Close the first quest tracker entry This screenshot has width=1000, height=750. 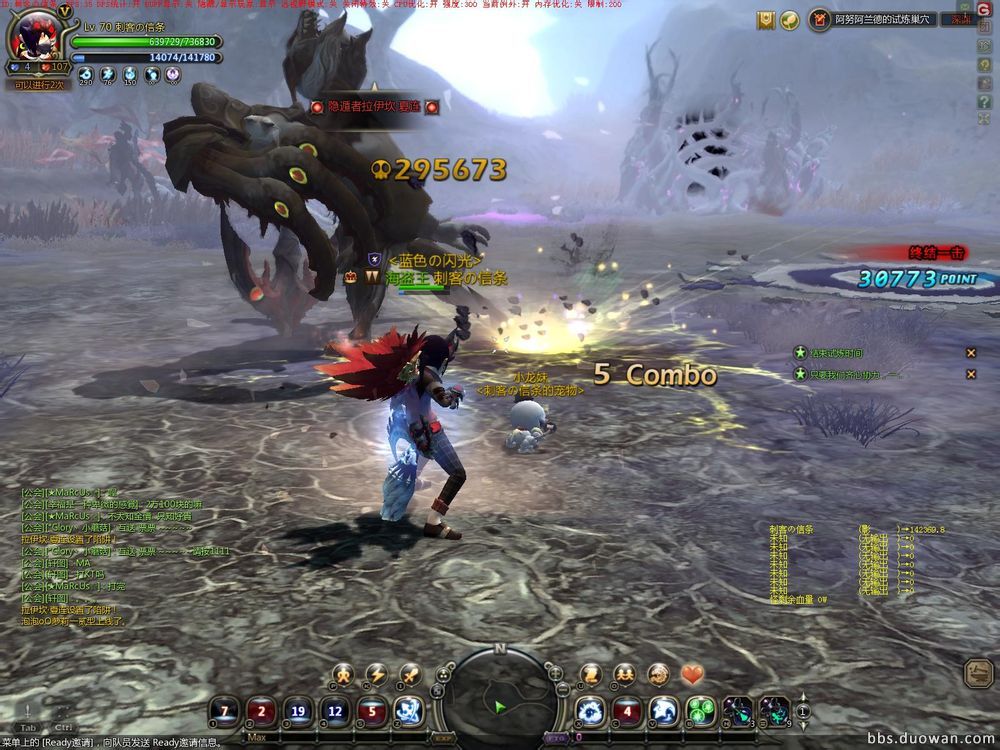pos(970,353)
